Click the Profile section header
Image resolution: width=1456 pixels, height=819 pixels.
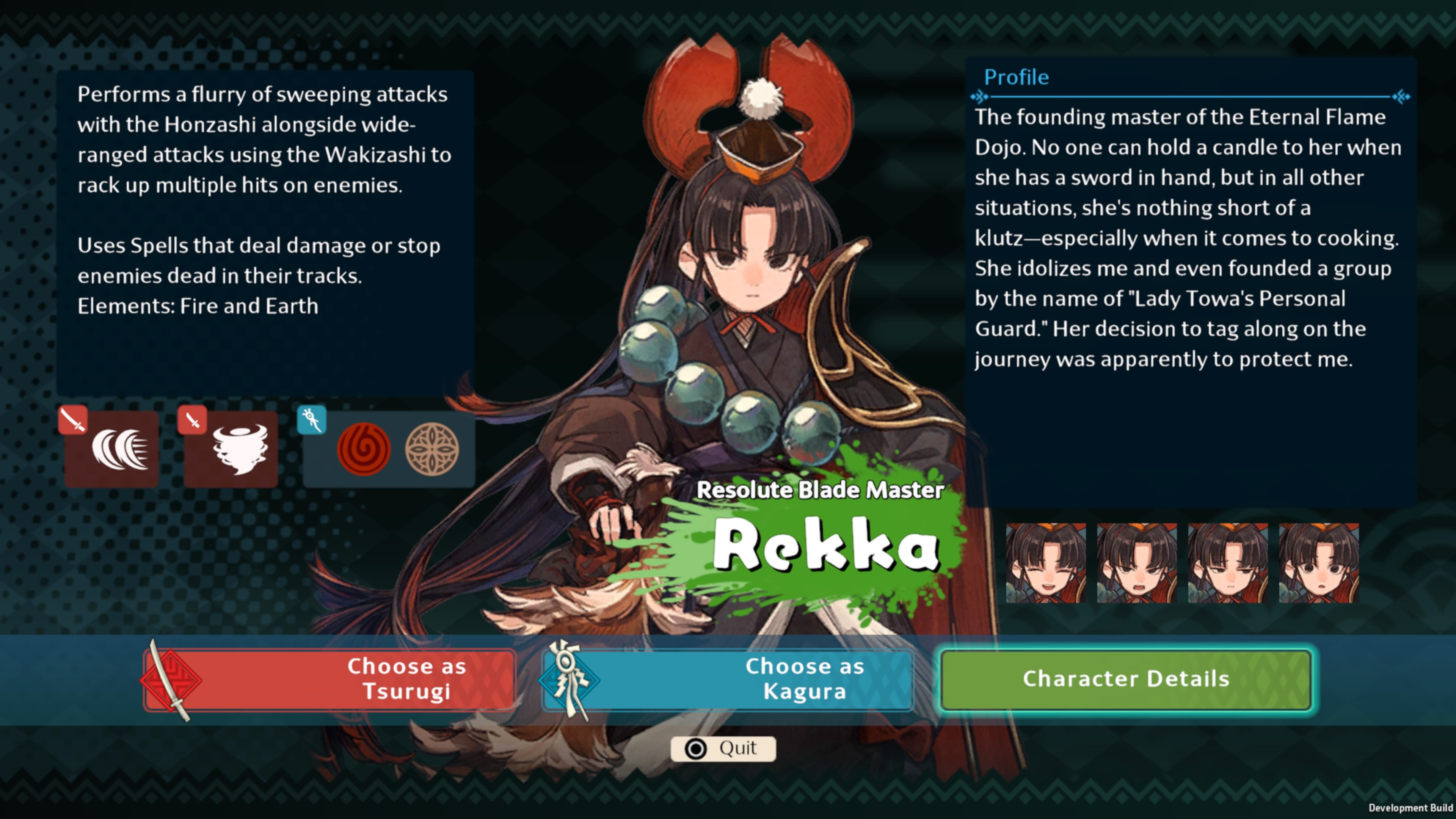(1016, 77)
